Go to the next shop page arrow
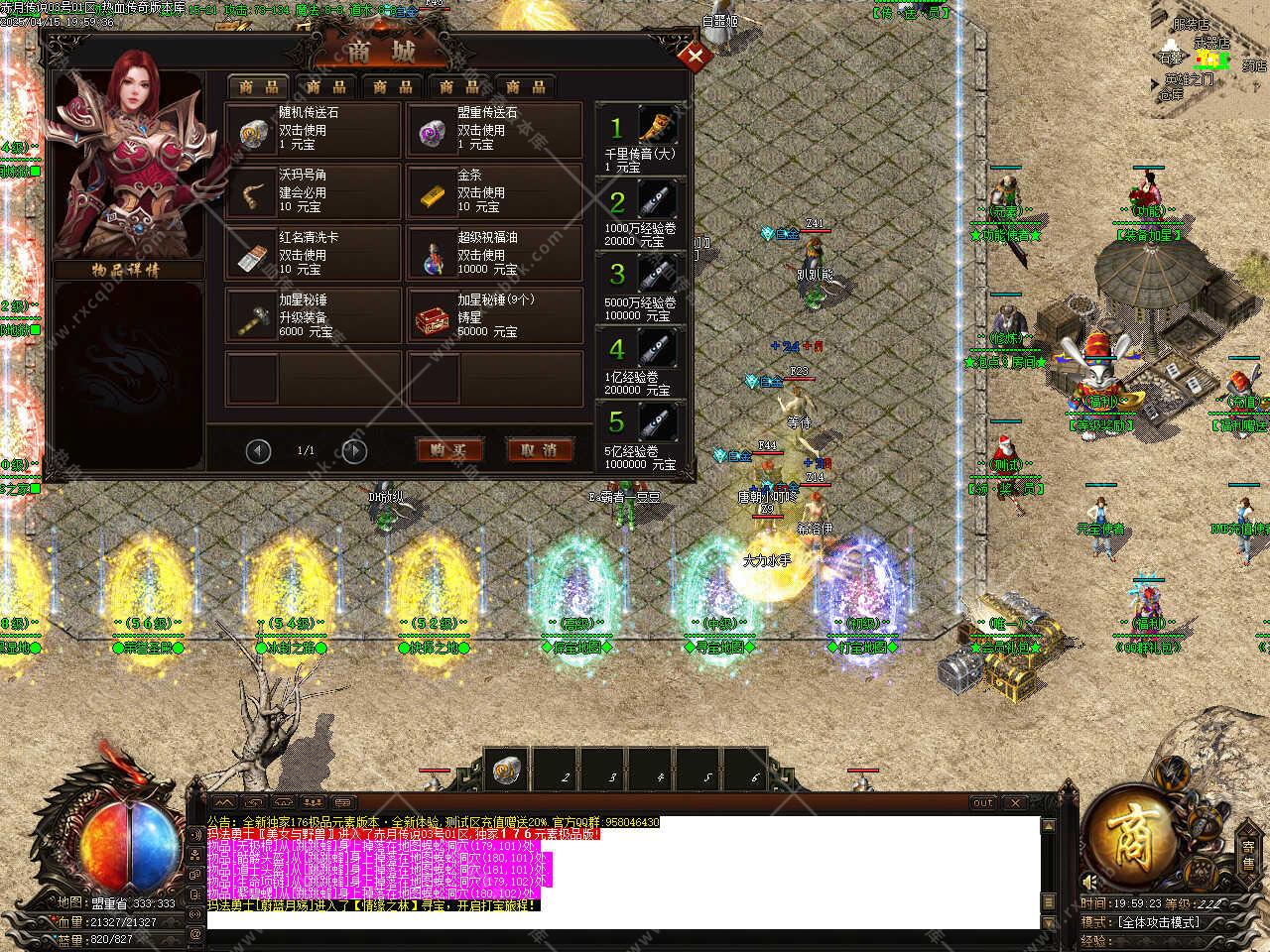 [x=353, y=451]
